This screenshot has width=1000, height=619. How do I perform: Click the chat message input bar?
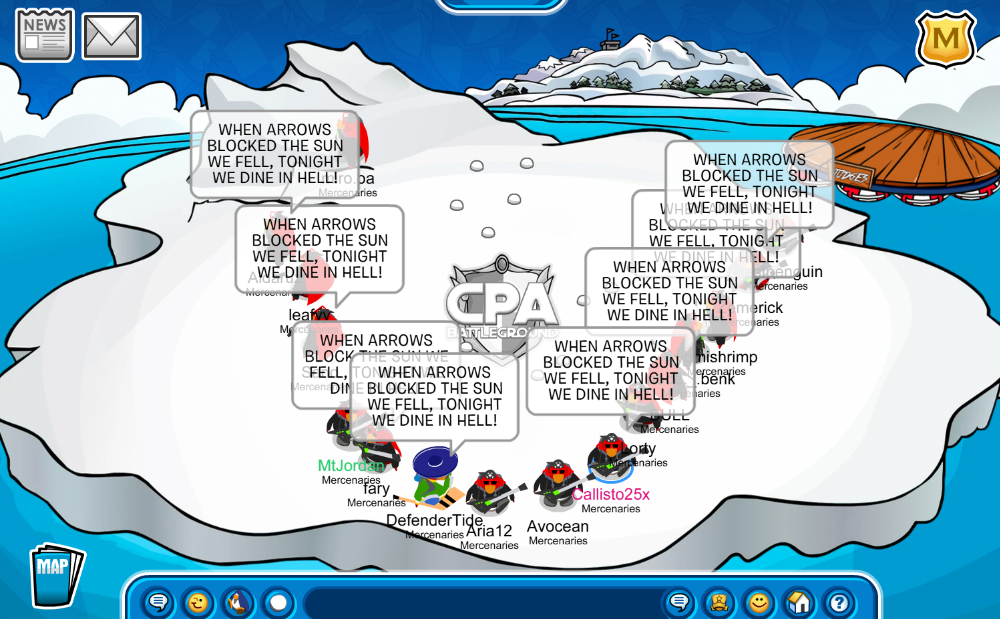coord(480,603)
